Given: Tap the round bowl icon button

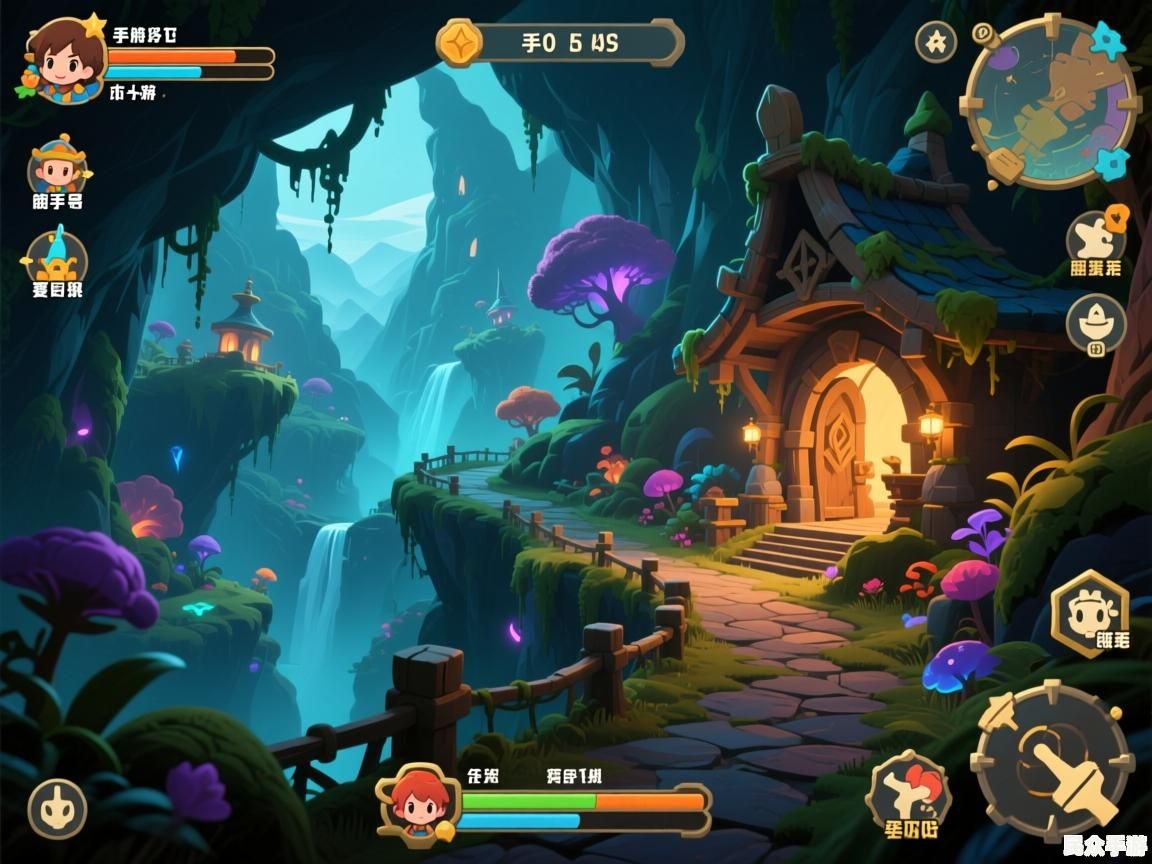Looking at the screenshot, I should pos(1096,323).
